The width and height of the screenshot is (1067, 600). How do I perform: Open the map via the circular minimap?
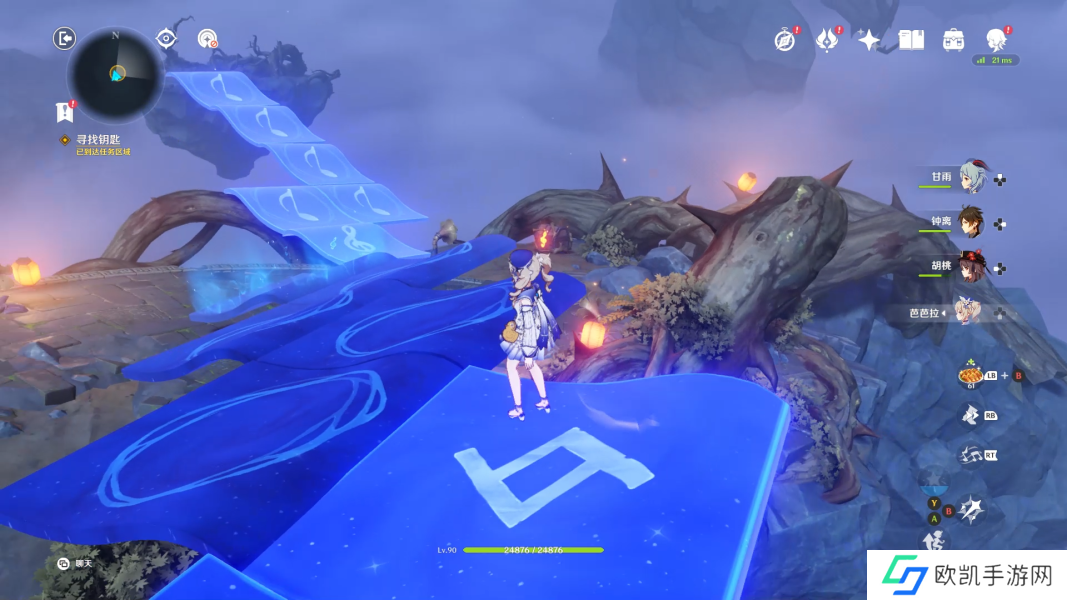(116, 73)
